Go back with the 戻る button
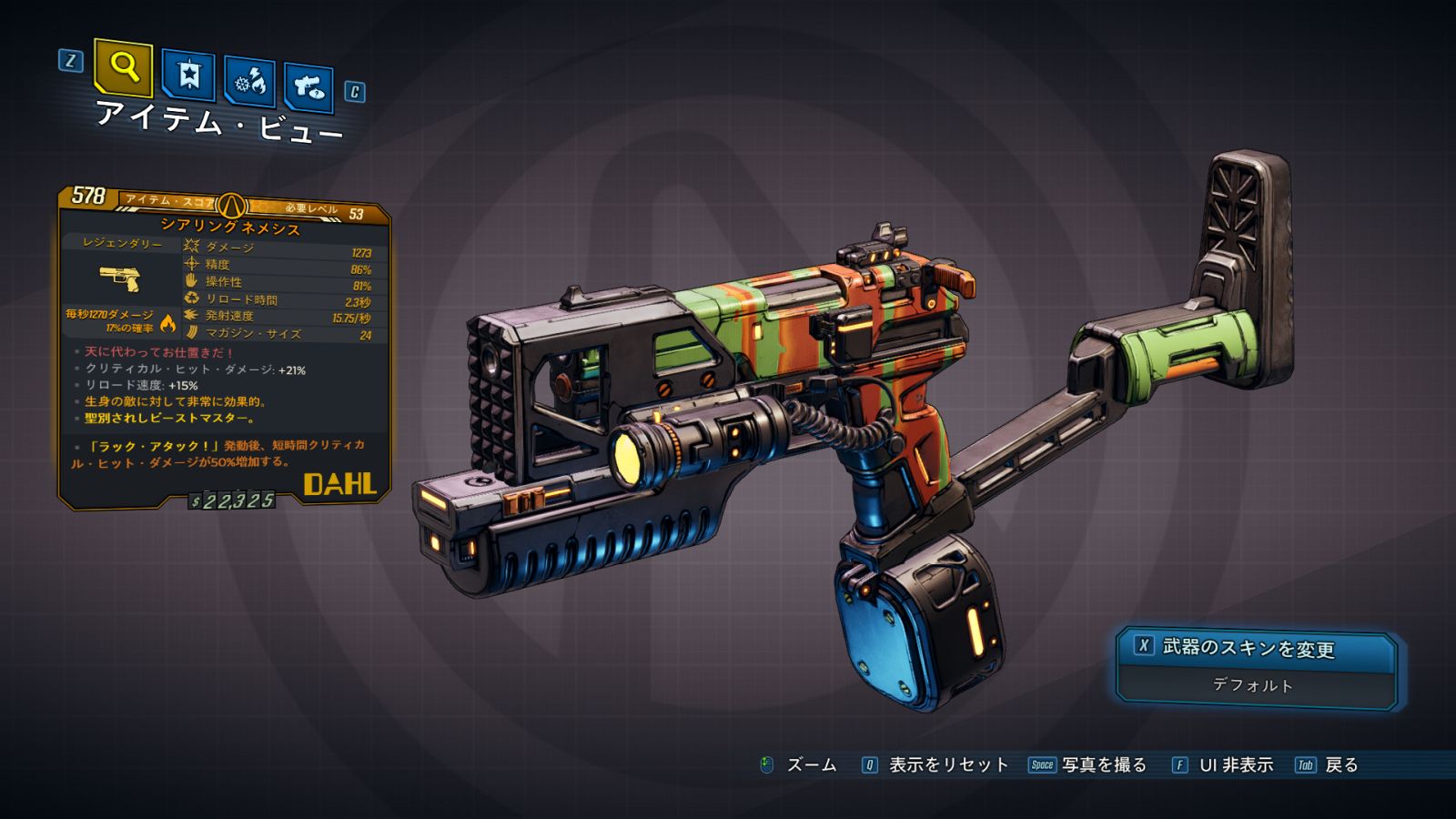The width and height of the screenshot is (1456, 819). tap(1328, 765)
